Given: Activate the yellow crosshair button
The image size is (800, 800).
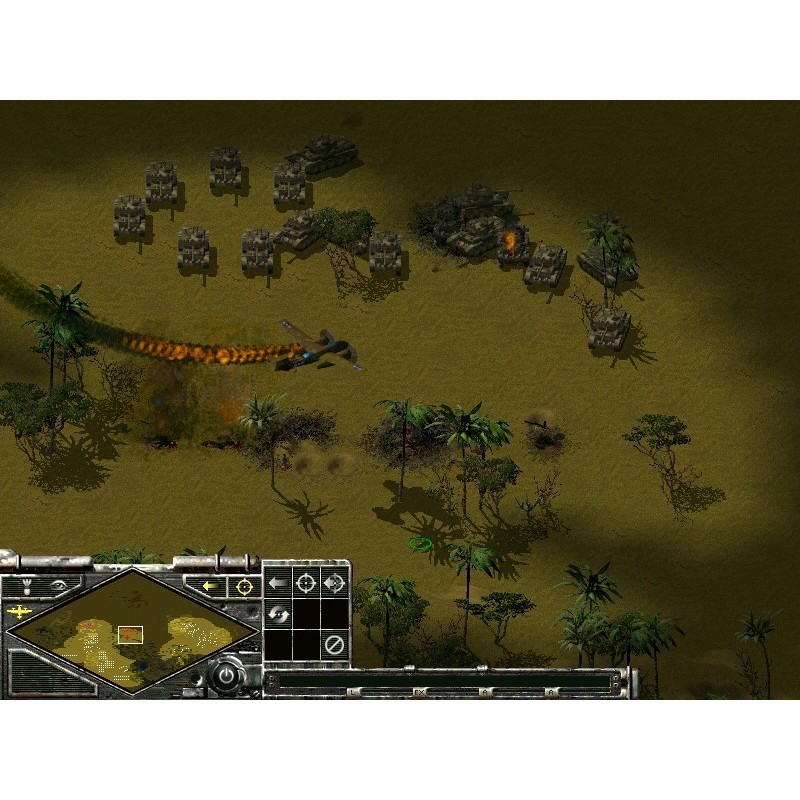Looking at the screenshot, I should pos(243,586).
